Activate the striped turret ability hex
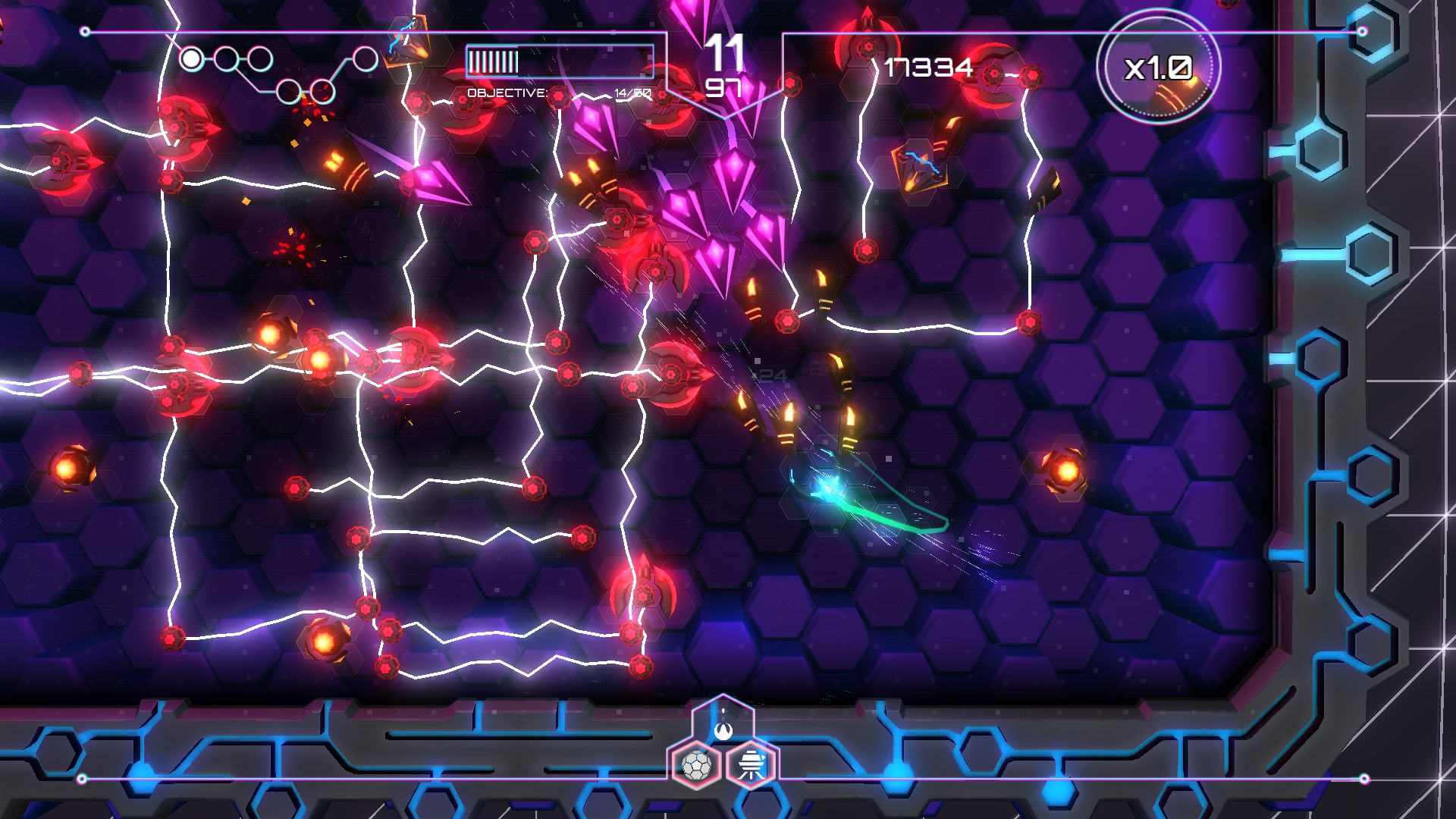The image size is (1456, 819). point(752,764)
